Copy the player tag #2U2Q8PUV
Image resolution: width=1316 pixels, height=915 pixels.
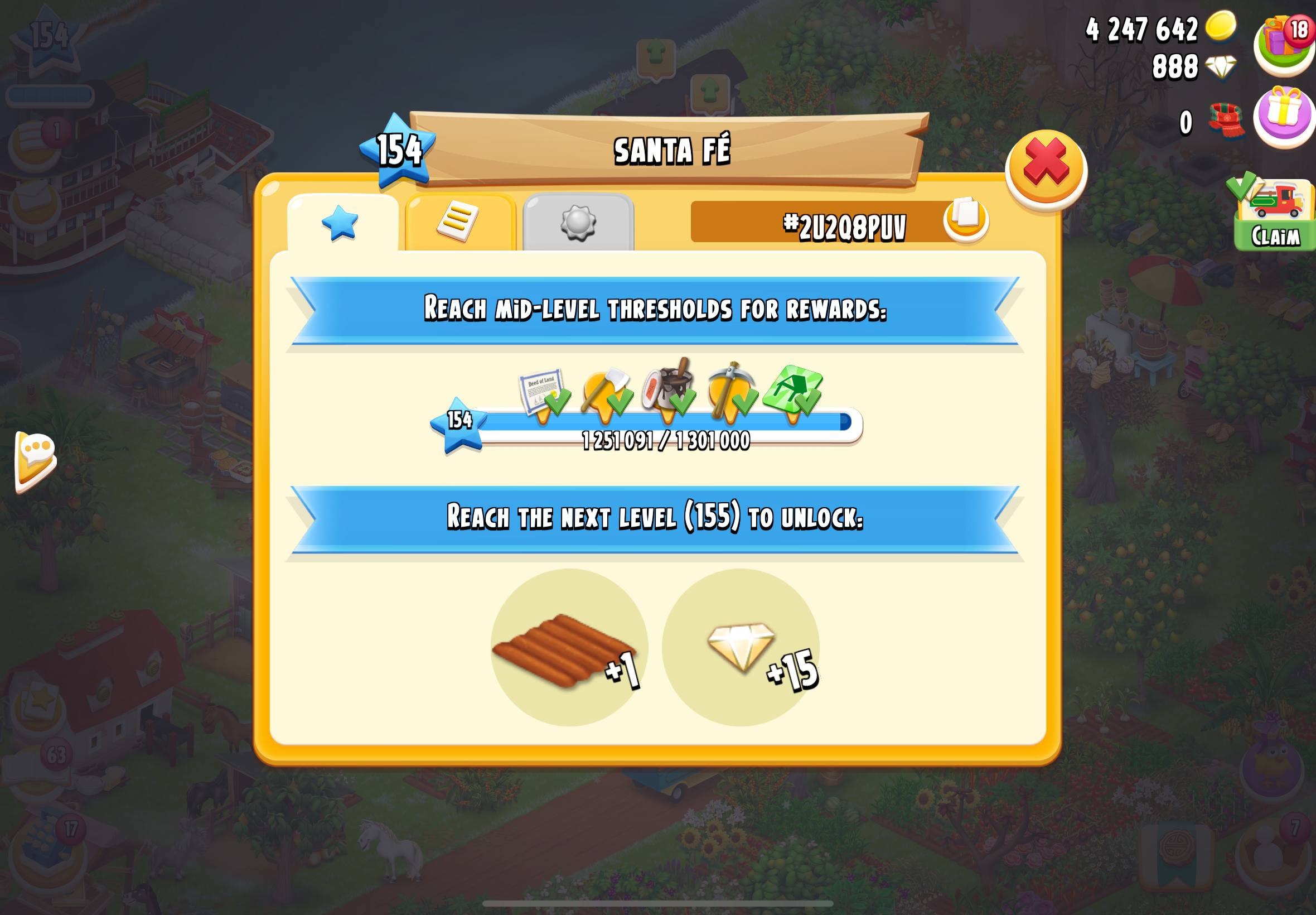click(966, 219)
